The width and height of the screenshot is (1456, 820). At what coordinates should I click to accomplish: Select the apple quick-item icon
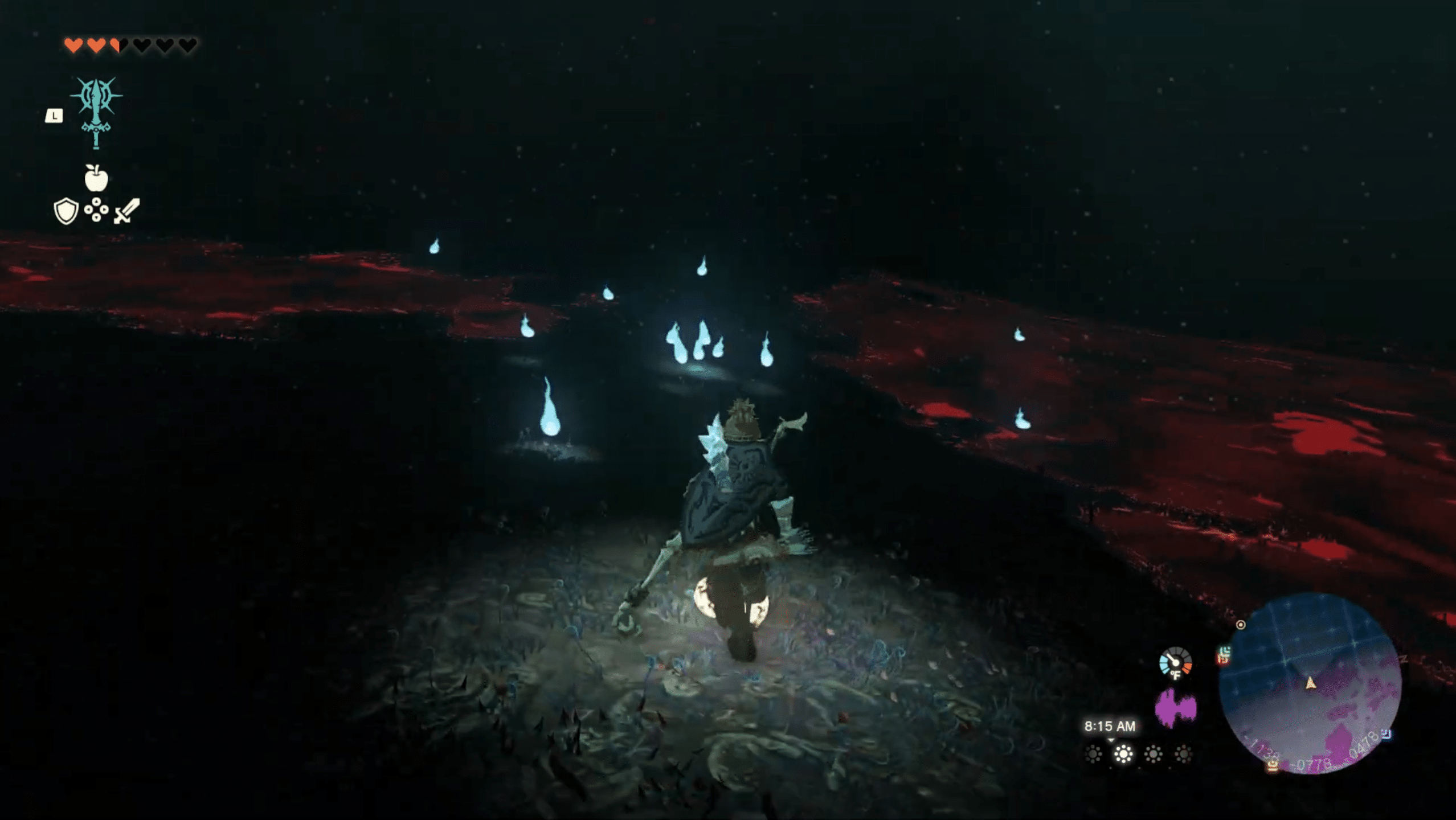tap(96, 178)
